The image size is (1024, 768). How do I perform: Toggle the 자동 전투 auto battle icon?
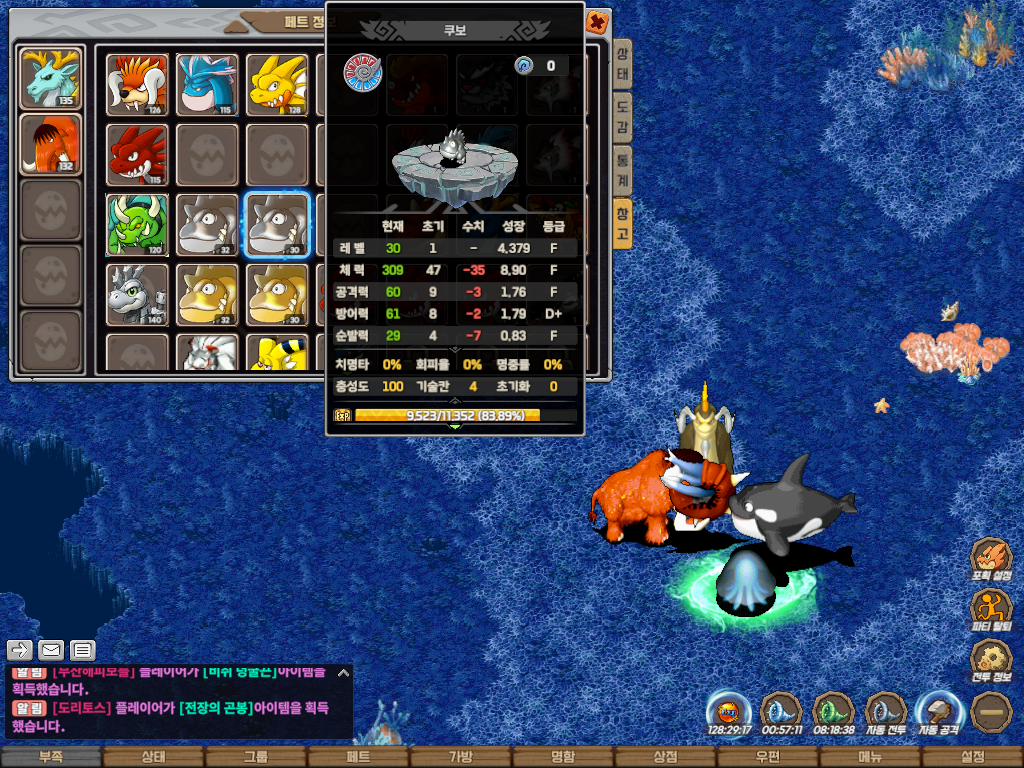point(886,714)
